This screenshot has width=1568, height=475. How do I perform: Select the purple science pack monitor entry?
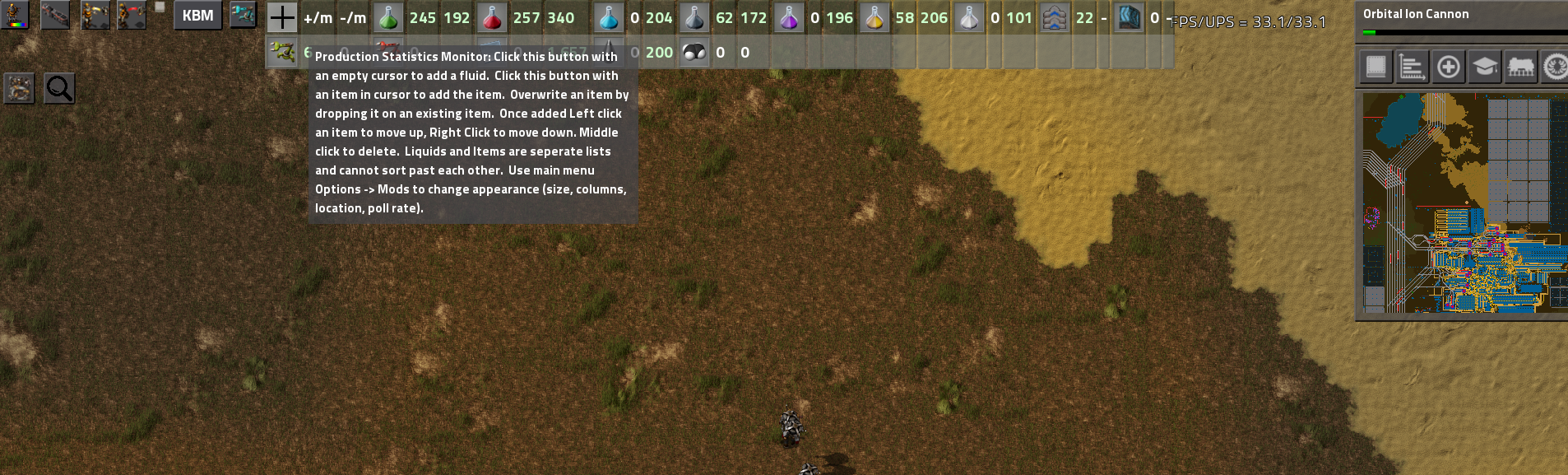(789, 17)
